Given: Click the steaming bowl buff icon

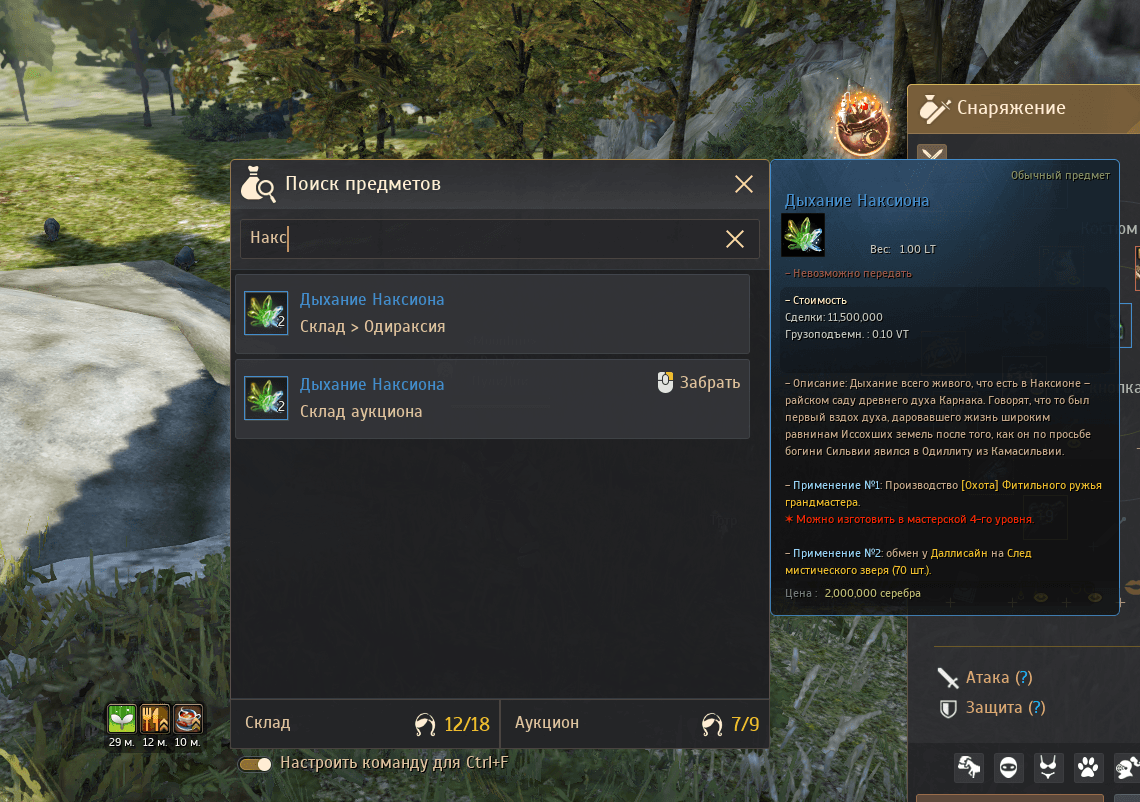Looking at the screenshot, I should click(188, 718).
